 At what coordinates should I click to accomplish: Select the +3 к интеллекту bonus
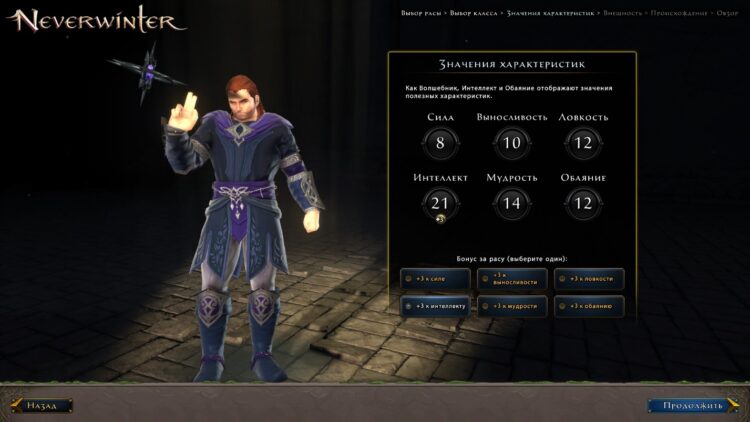point(434,306)
